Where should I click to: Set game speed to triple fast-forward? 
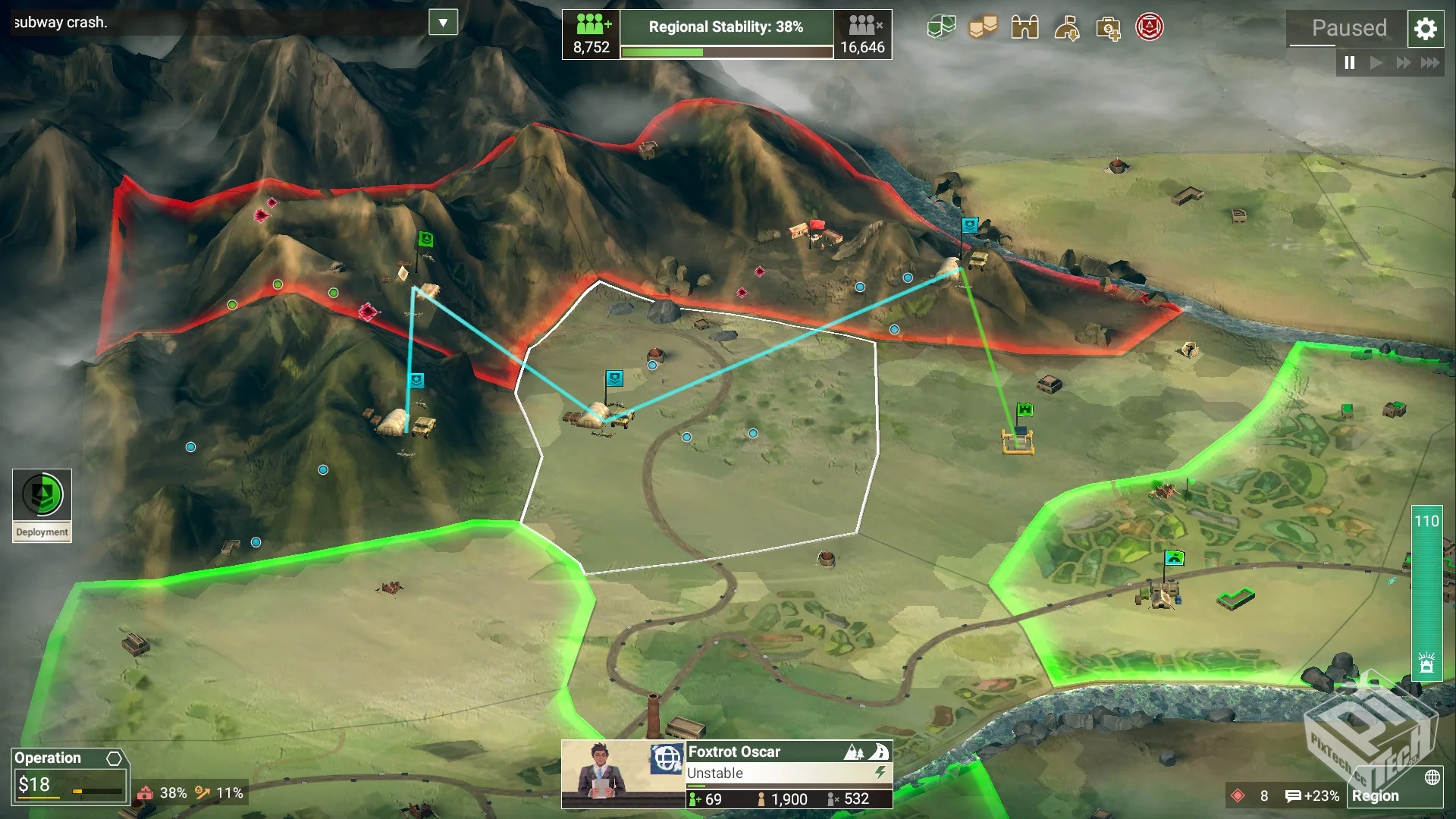point(1430,63)
